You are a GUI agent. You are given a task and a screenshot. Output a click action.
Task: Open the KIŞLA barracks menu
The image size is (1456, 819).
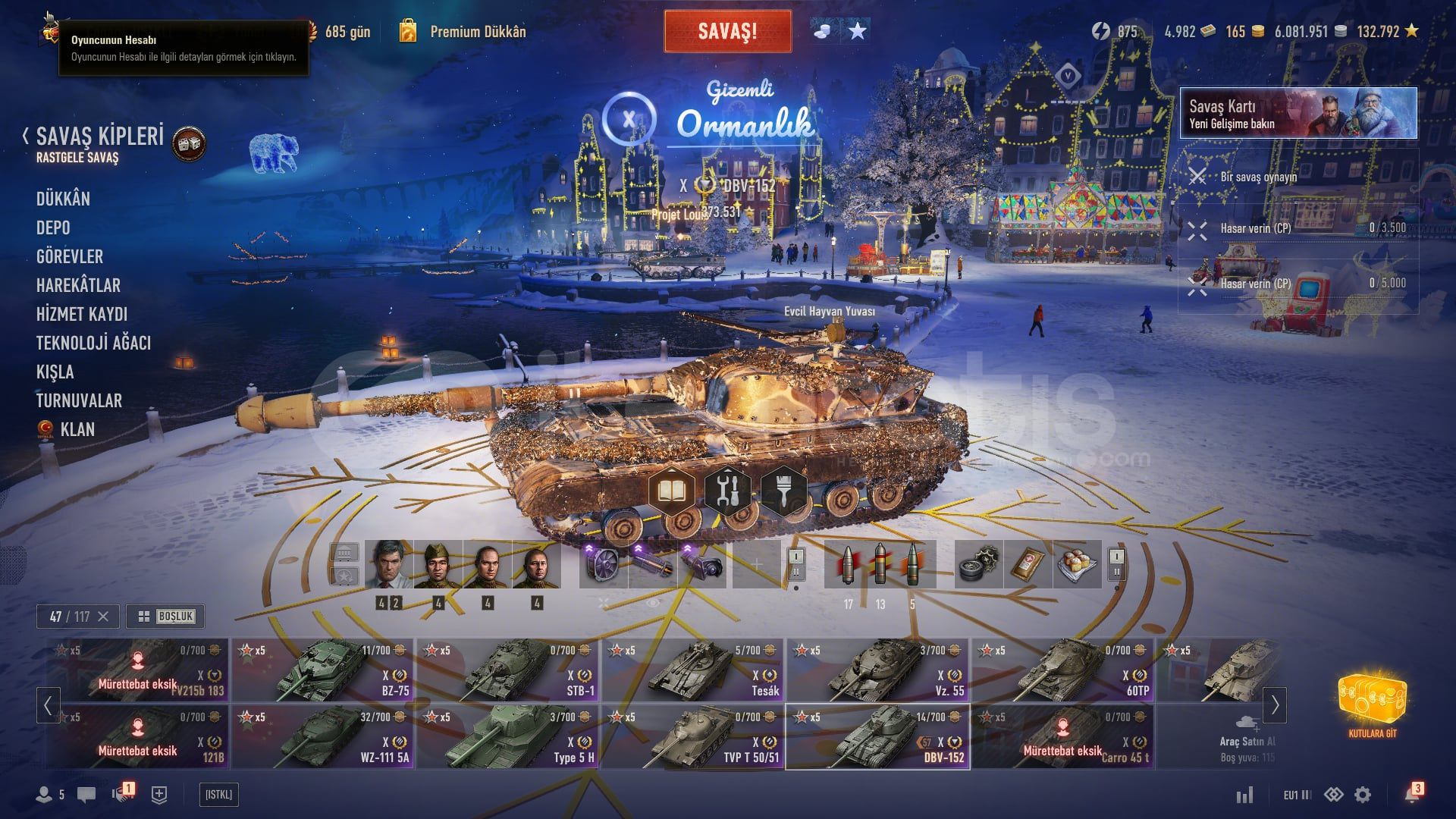pyautogui.click(x=55, y=372)
